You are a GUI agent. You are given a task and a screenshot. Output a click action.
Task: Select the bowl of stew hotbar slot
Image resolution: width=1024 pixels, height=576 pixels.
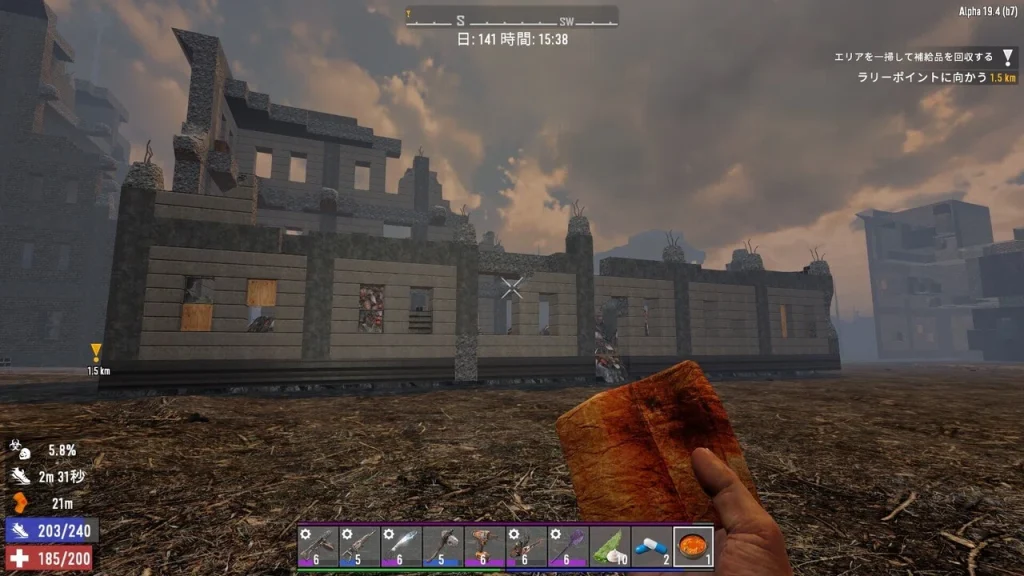tap(693, 547)
